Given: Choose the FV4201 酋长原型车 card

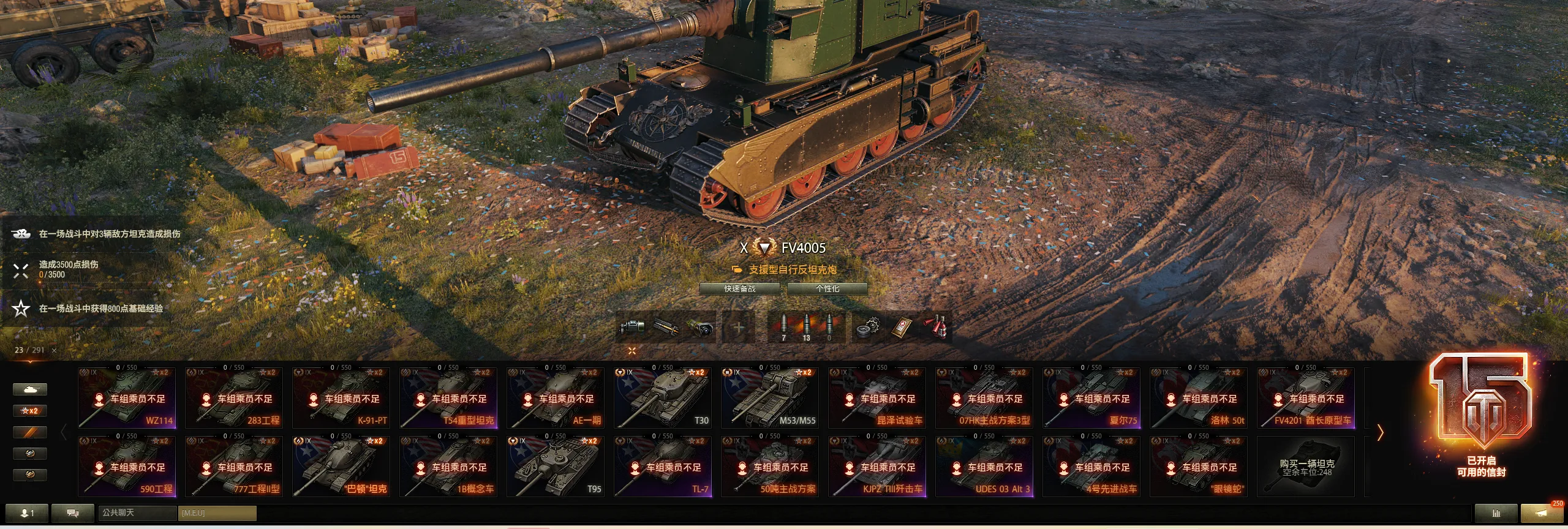Looking at the screenshot, I should [1306, 398].
